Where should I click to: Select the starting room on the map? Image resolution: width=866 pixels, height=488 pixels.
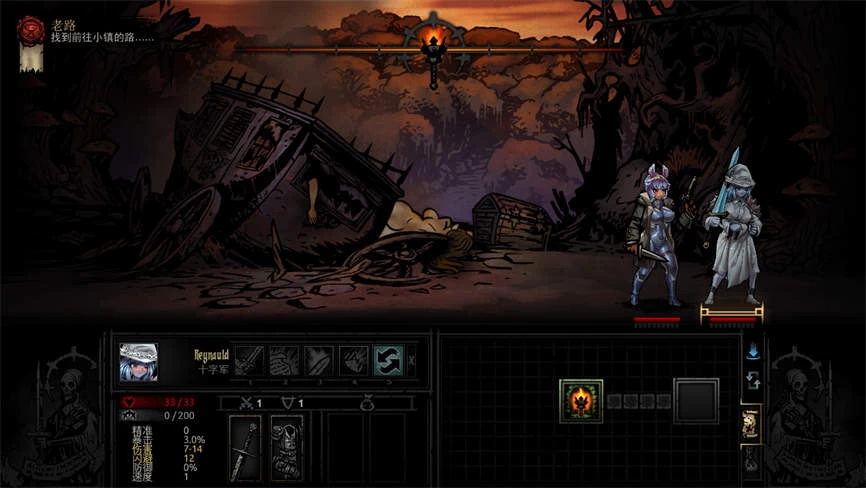coord(581,401)
